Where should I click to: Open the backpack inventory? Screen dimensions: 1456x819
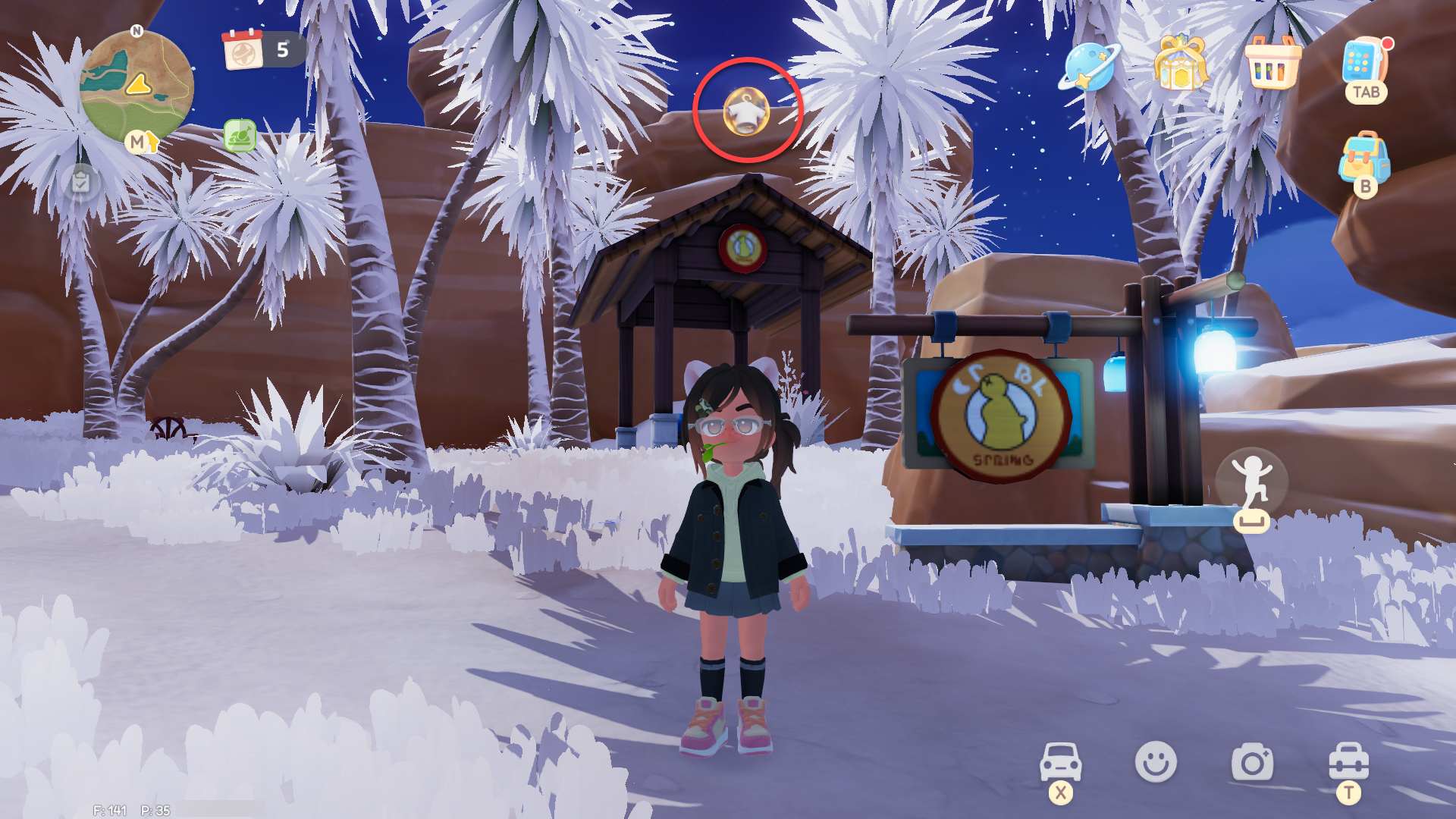click(1364, 158)
